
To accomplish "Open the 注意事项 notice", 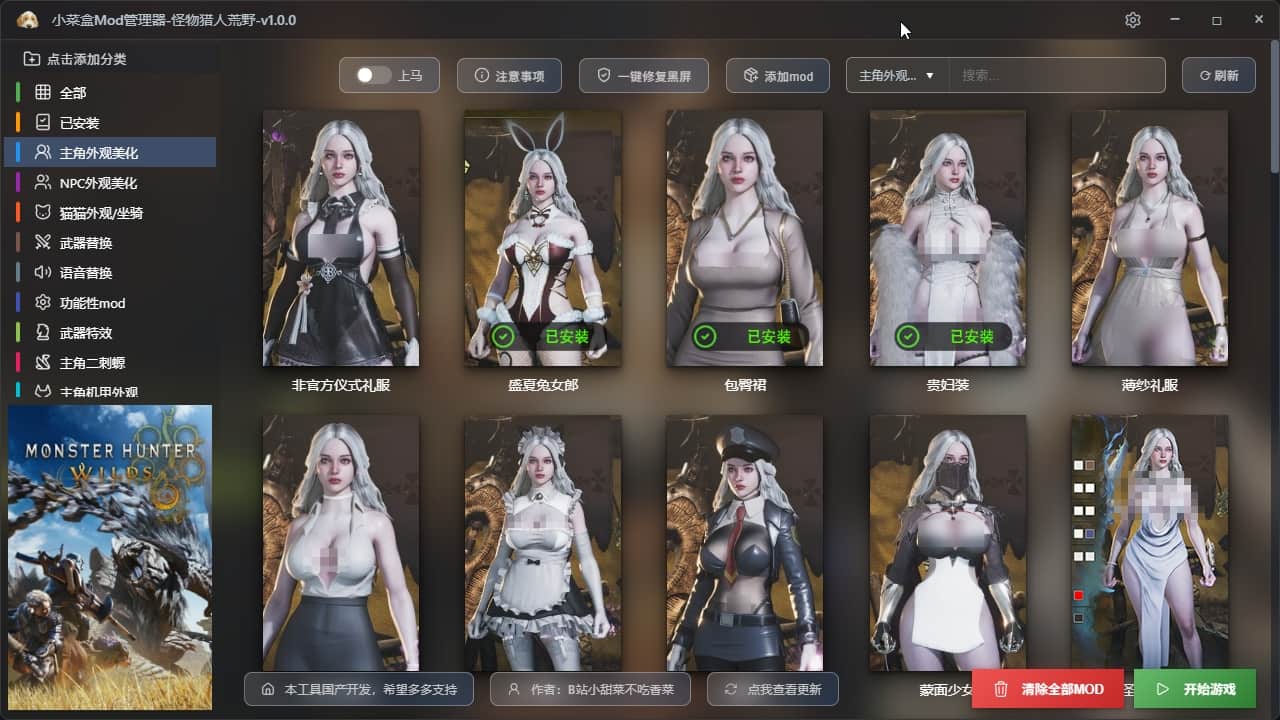I will 509,76.
